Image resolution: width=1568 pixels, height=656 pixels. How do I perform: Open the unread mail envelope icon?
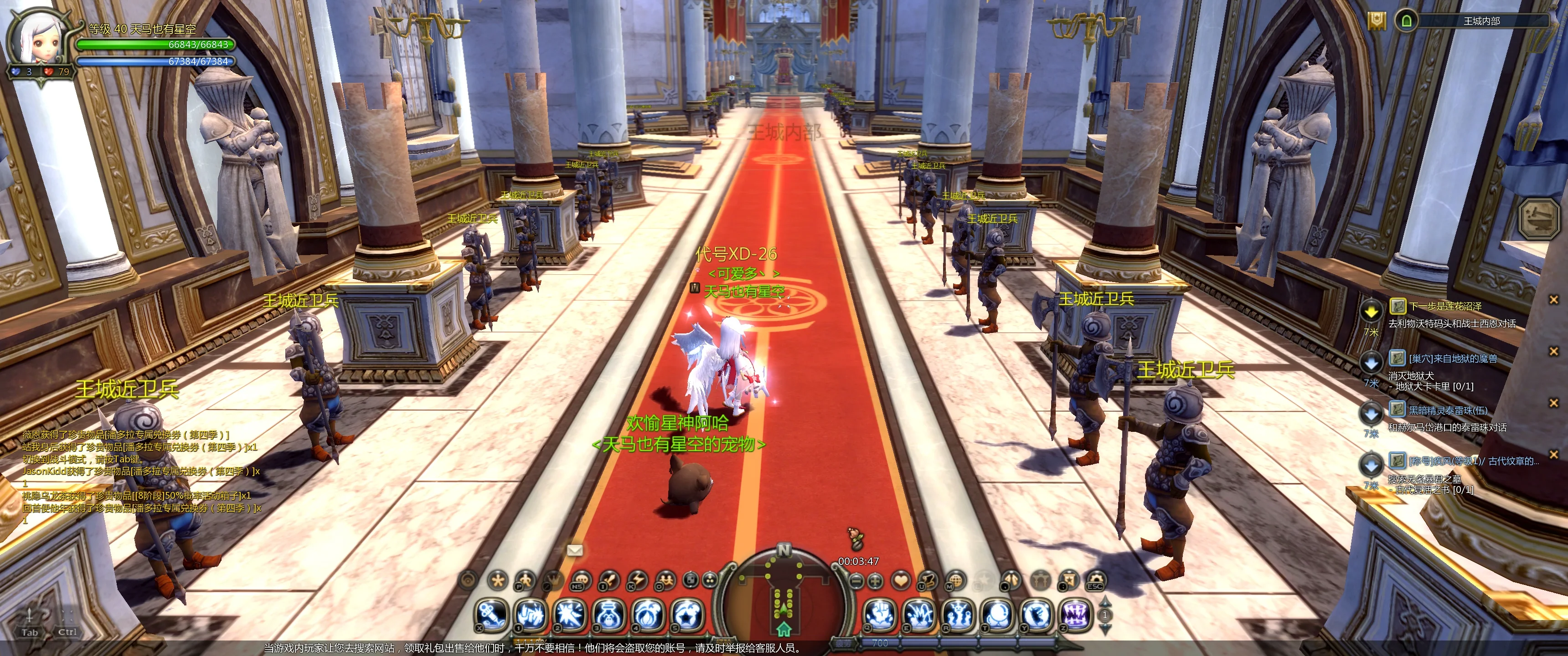pyautogui.click(x=575, y=550)
